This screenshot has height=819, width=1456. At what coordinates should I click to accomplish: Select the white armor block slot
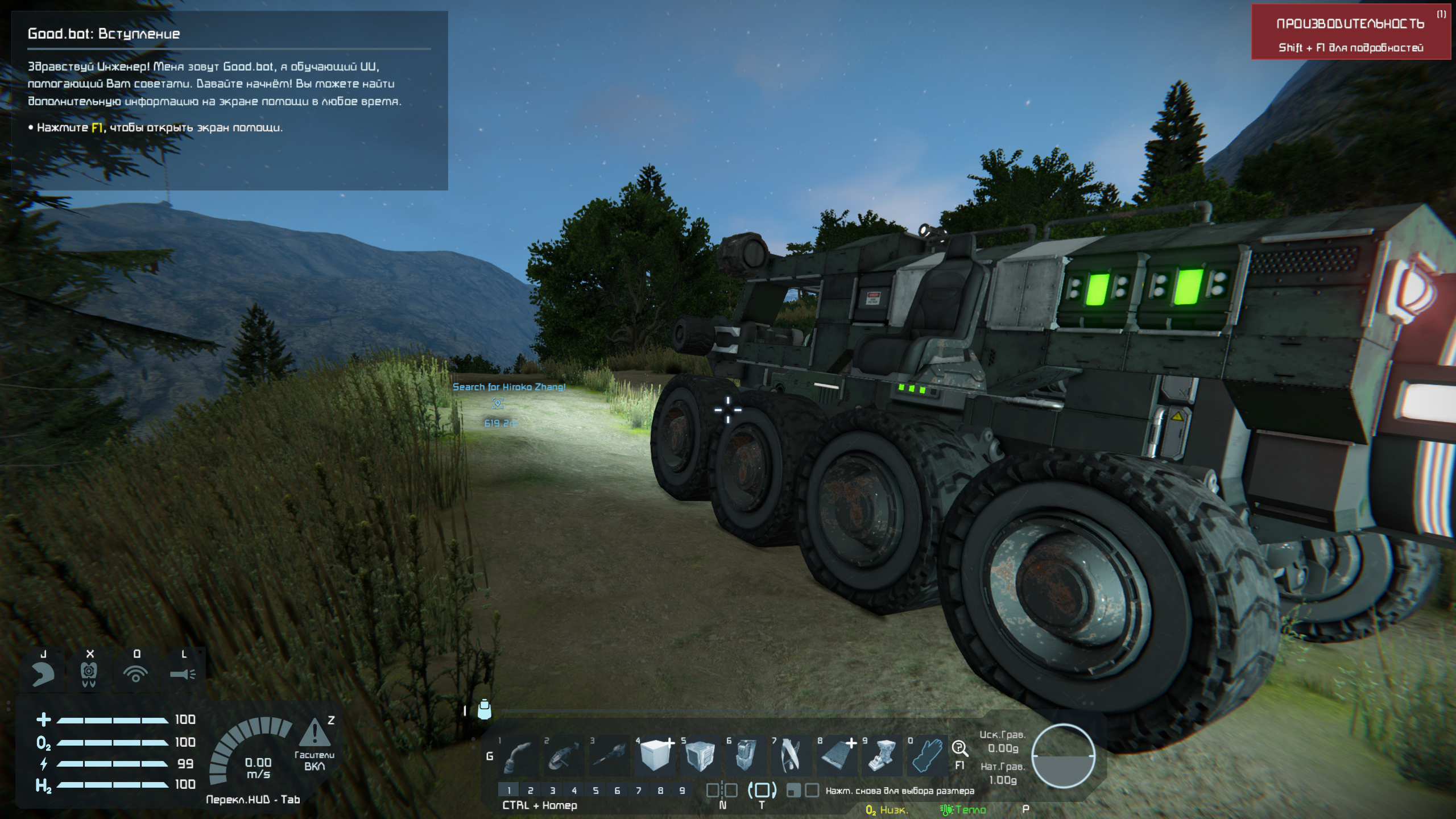point(654,758)
